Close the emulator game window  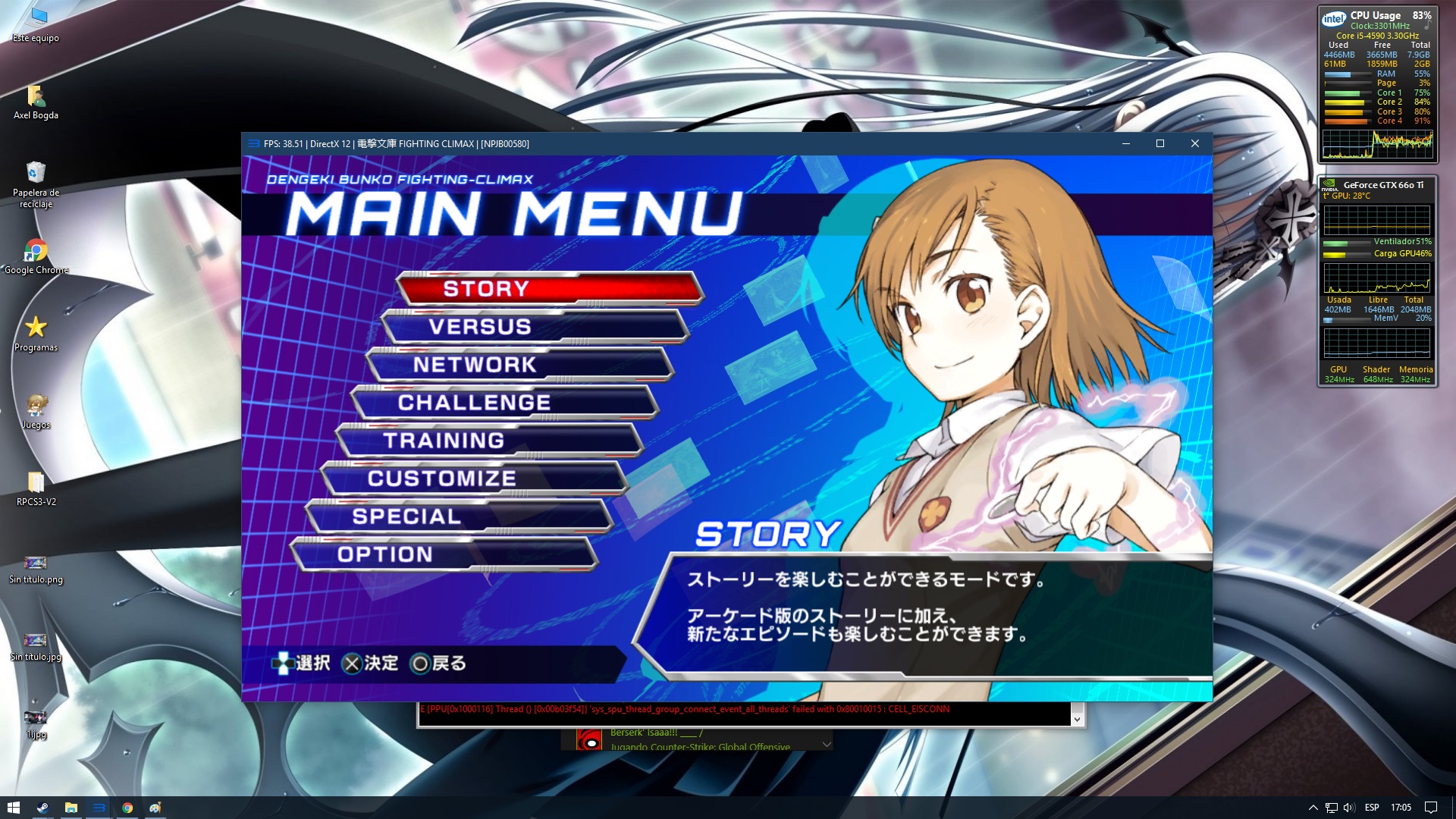[x=1194, y=144]
